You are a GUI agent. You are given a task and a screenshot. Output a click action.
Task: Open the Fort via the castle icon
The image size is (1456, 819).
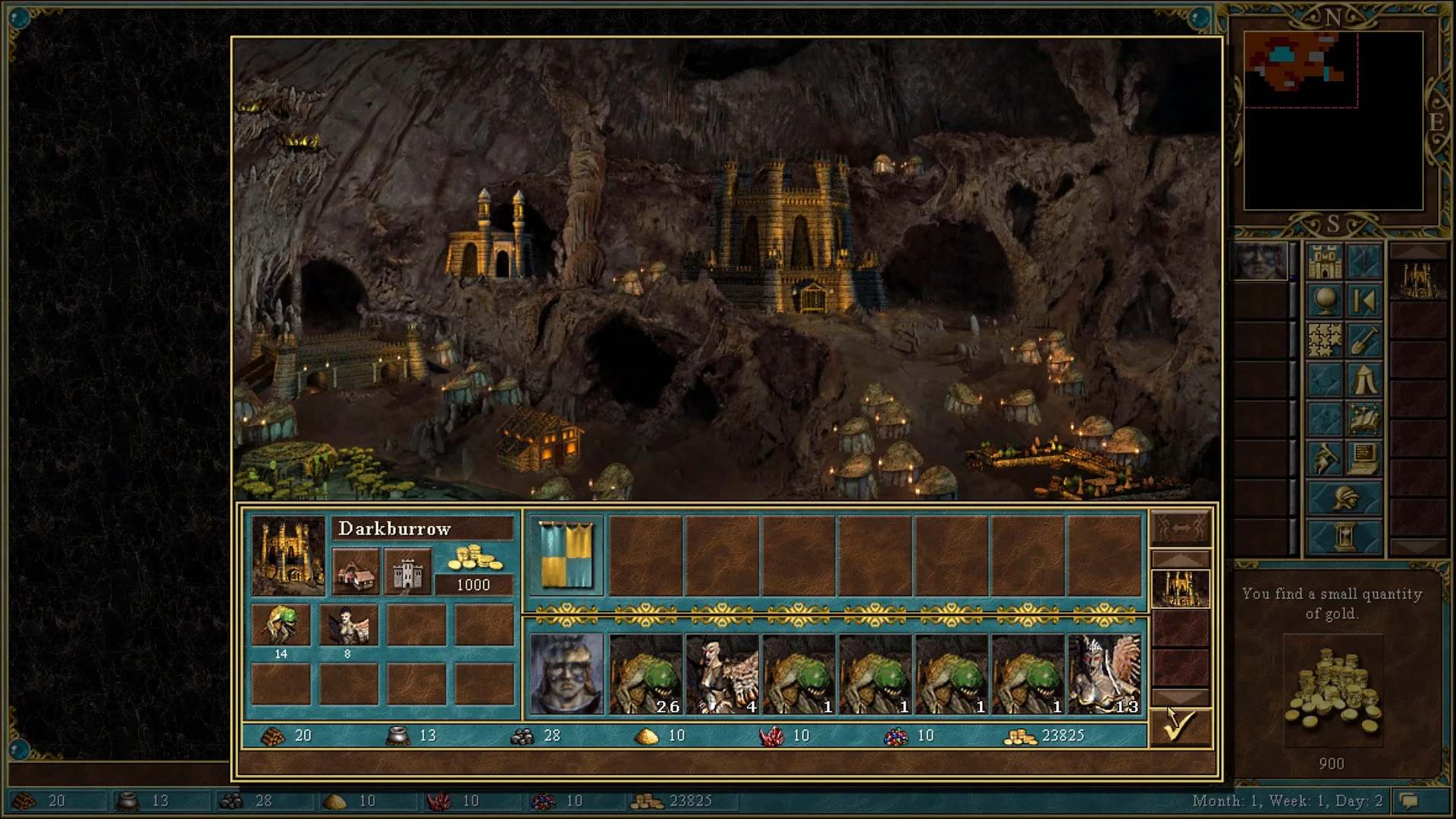407,573
